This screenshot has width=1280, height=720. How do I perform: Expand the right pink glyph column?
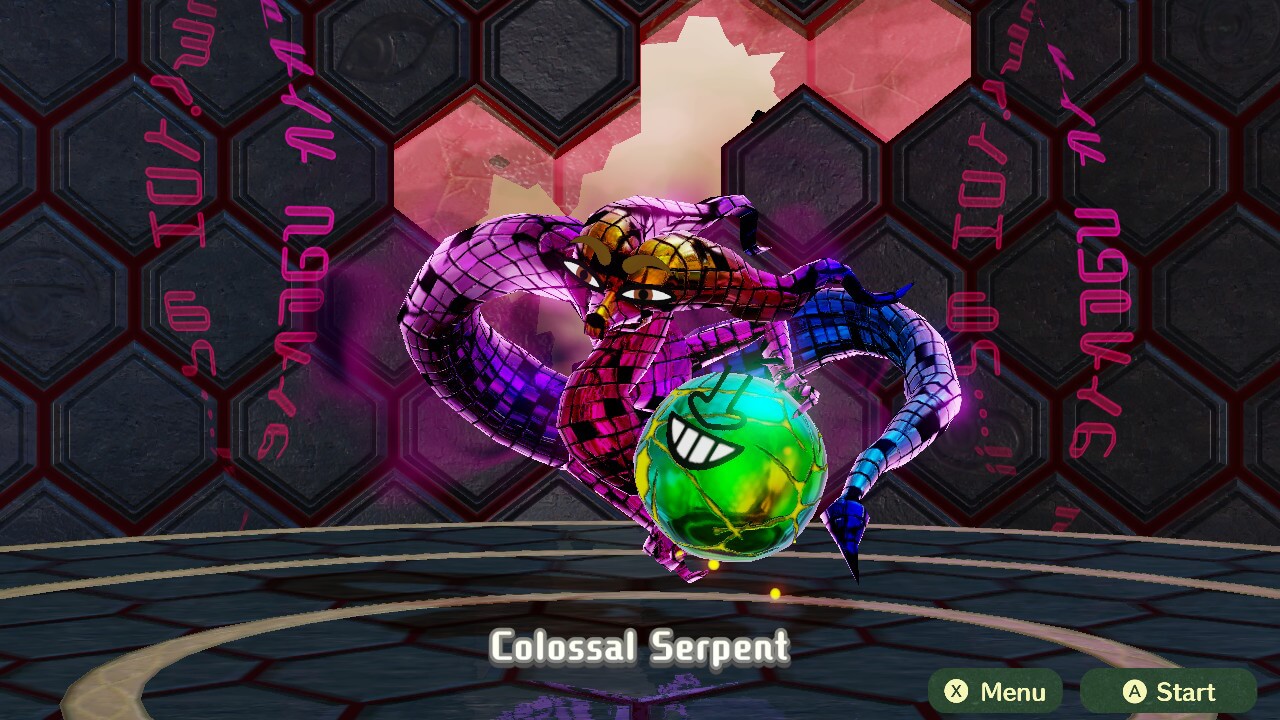[x=1090, y=250]
